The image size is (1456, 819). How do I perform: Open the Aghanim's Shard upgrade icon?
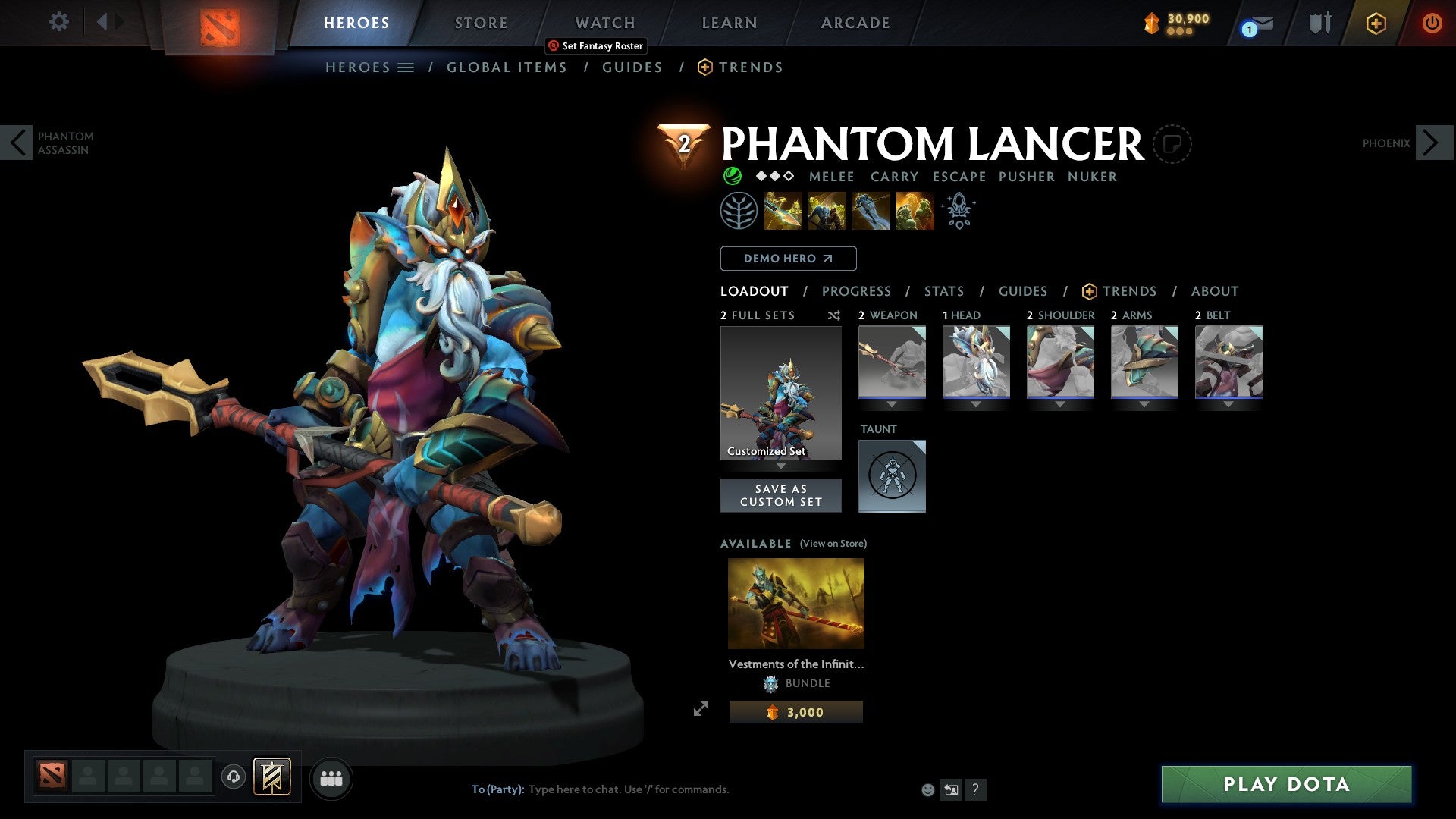(x=958, y=211)
